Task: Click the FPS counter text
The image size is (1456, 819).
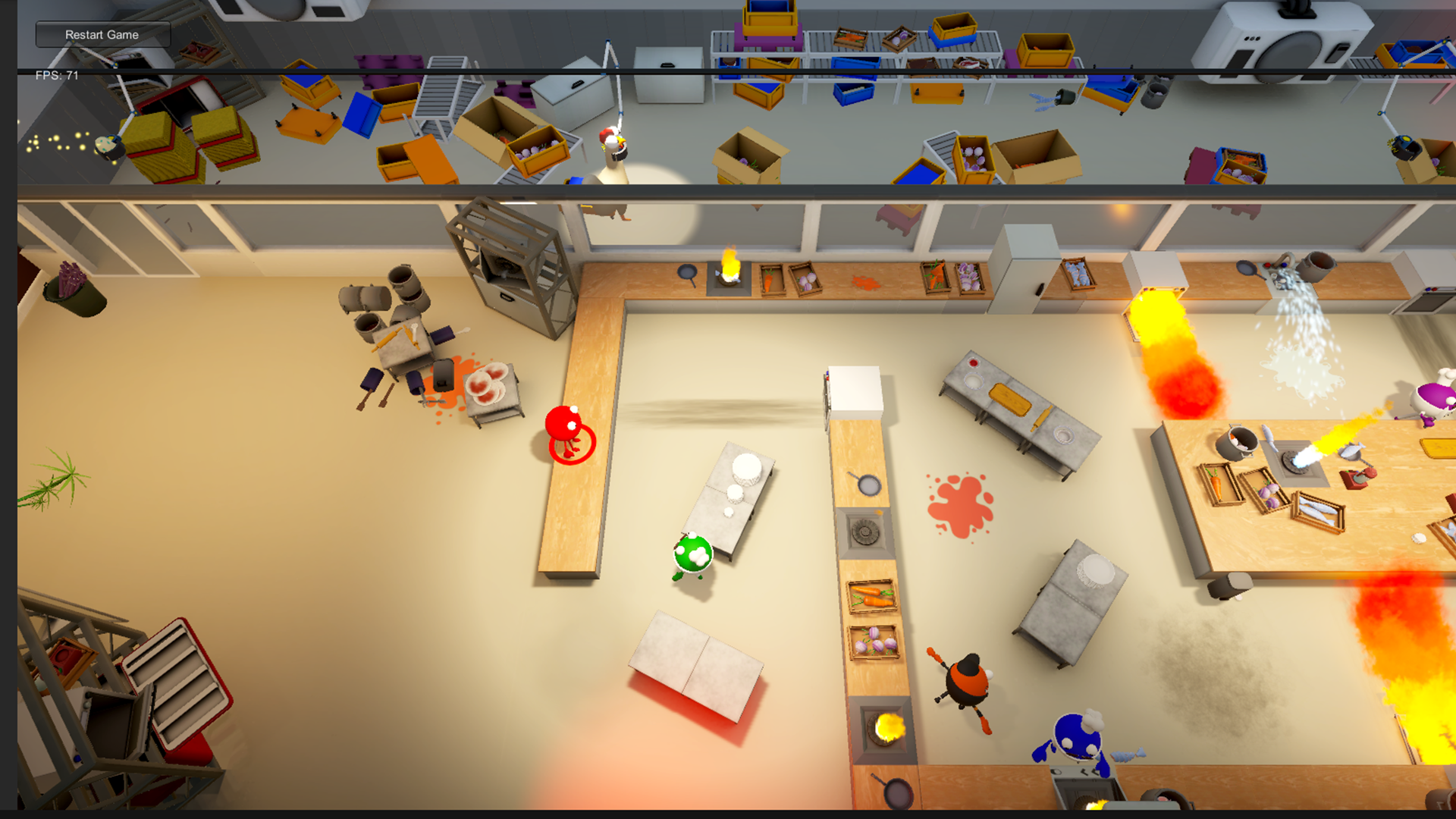Action: 57,76
